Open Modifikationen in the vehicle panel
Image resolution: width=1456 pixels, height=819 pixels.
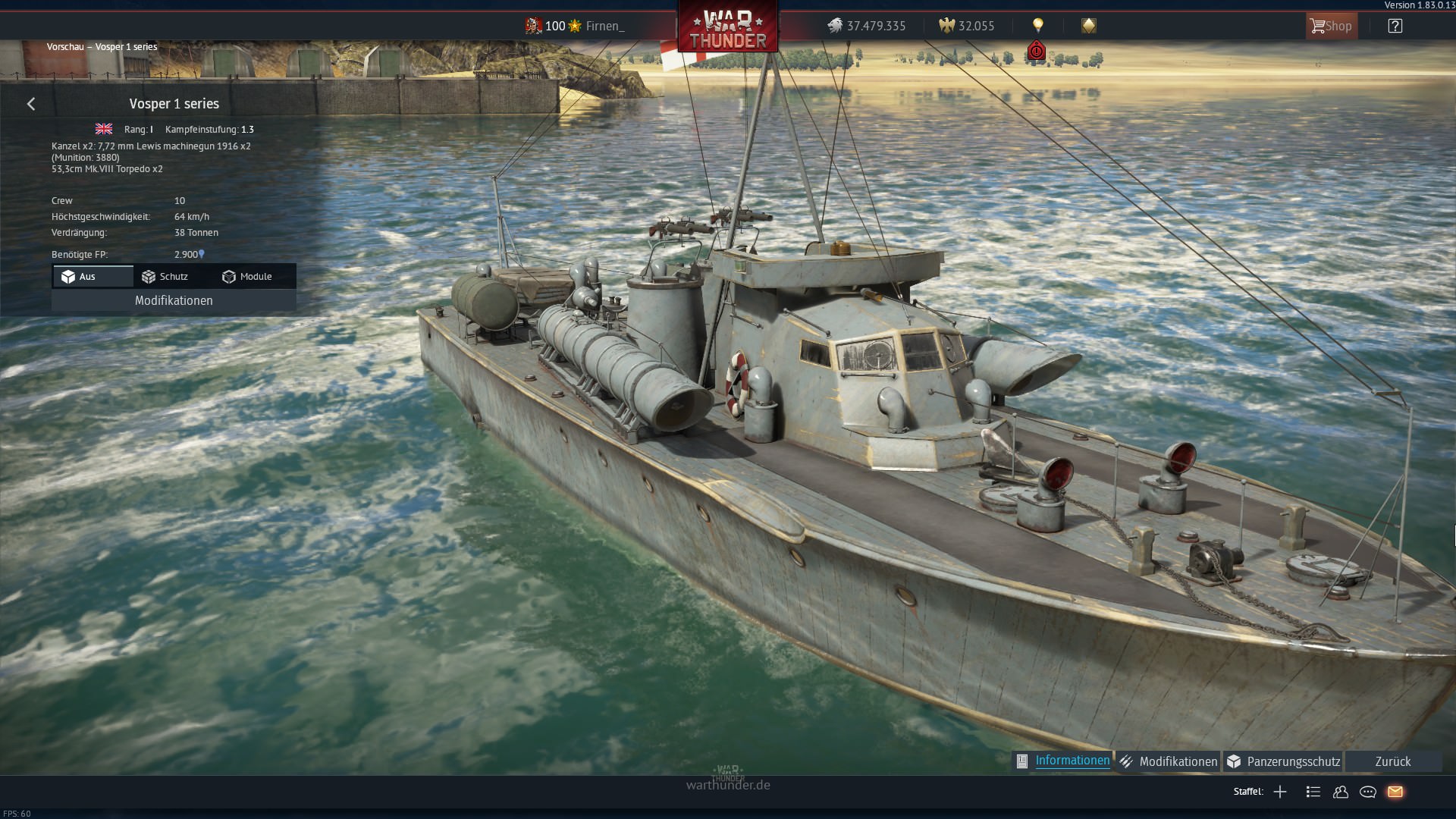click(174, 301)
